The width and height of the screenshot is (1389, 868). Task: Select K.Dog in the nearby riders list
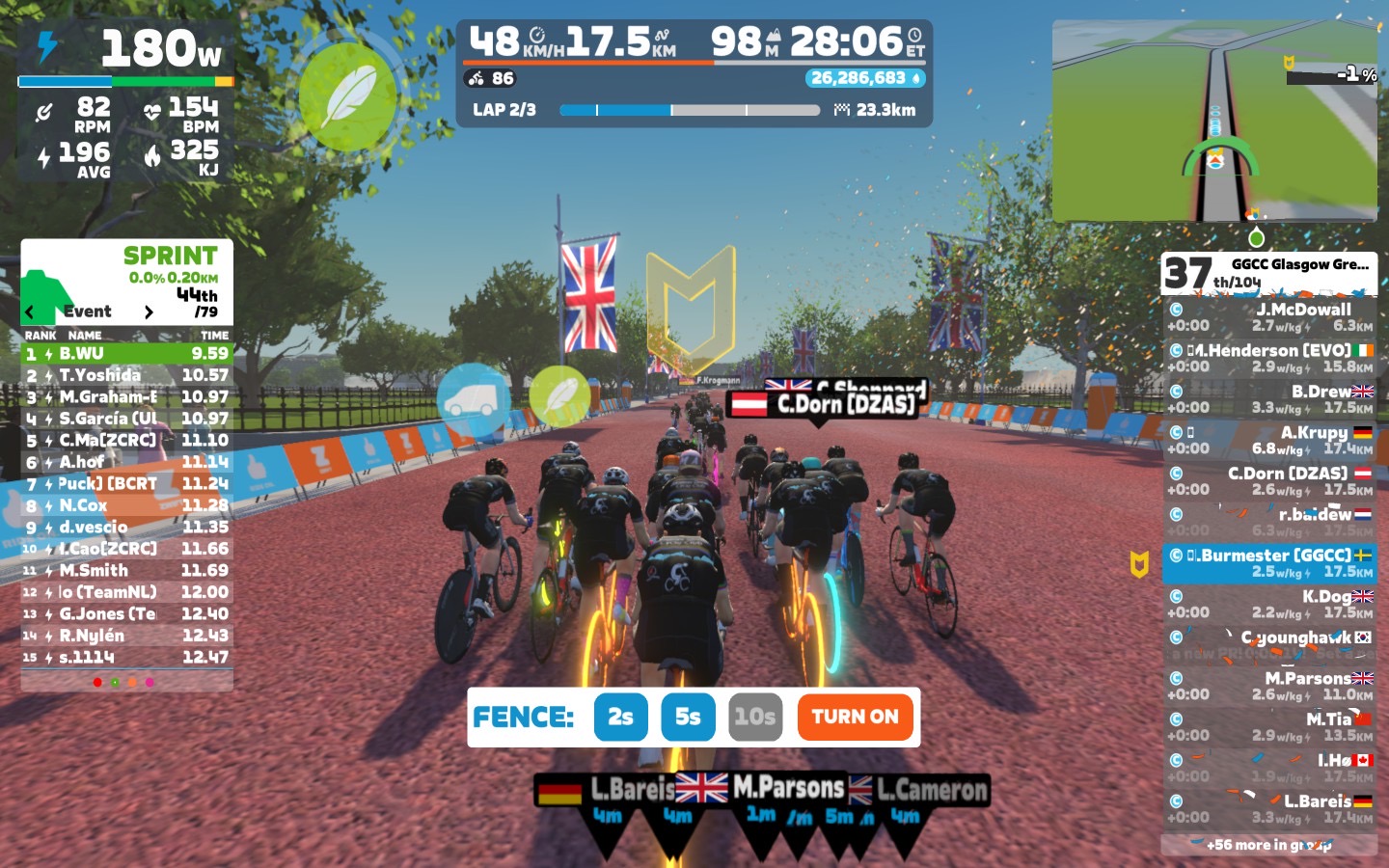click(1268, 604)
